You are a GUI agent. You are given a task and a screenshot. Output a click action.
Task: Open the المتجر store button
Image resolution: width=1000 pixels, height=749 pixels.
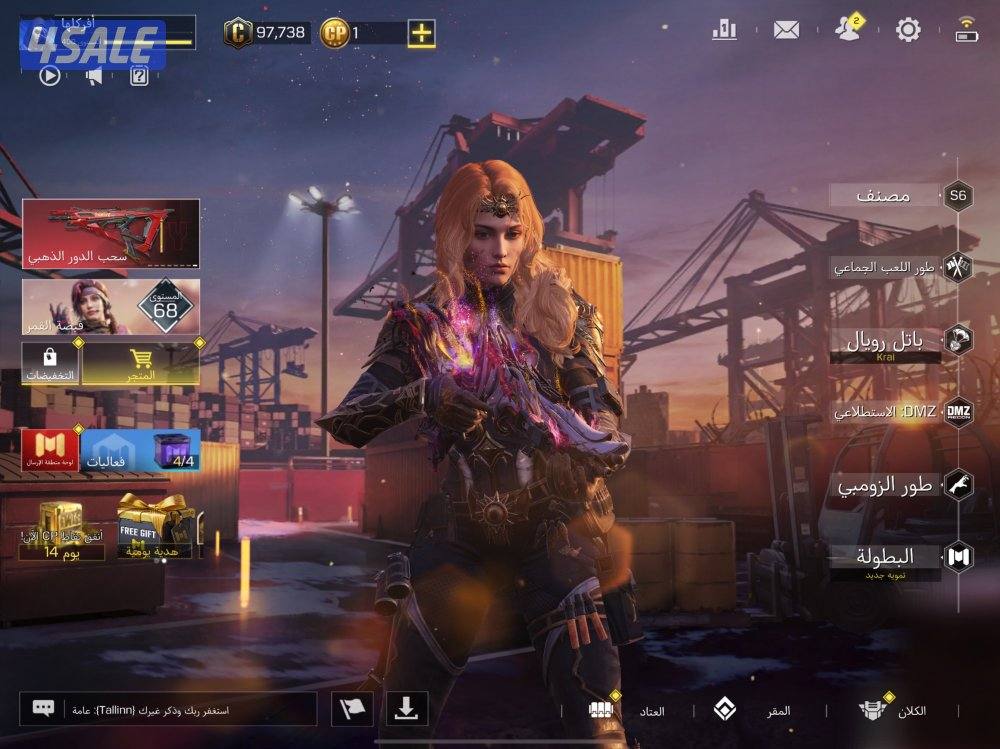(x=140, y=365)
